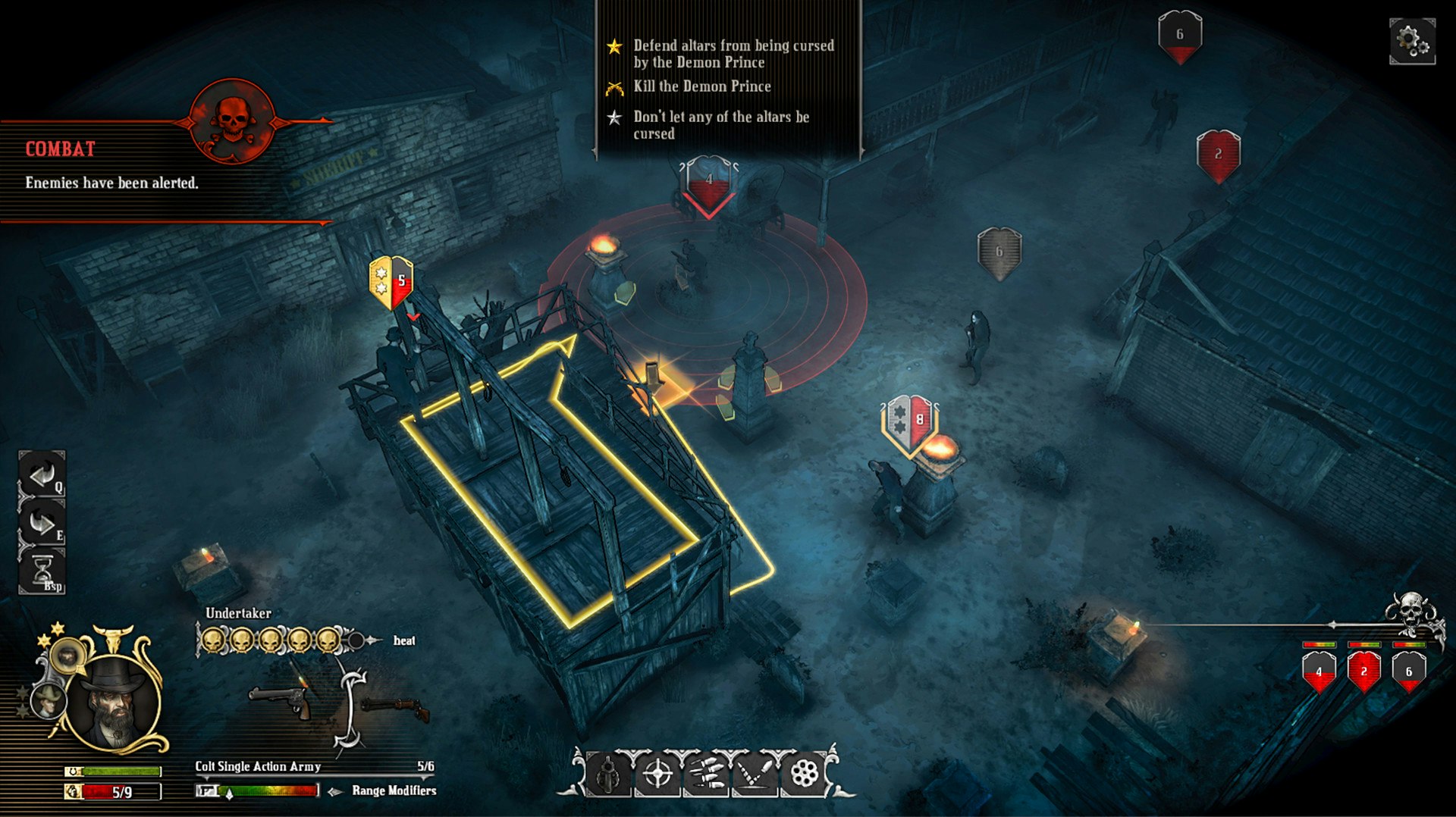Screen dimensions: 1456x817
Task: Adjust the range modifier slider bar
Action: (269, 790)
